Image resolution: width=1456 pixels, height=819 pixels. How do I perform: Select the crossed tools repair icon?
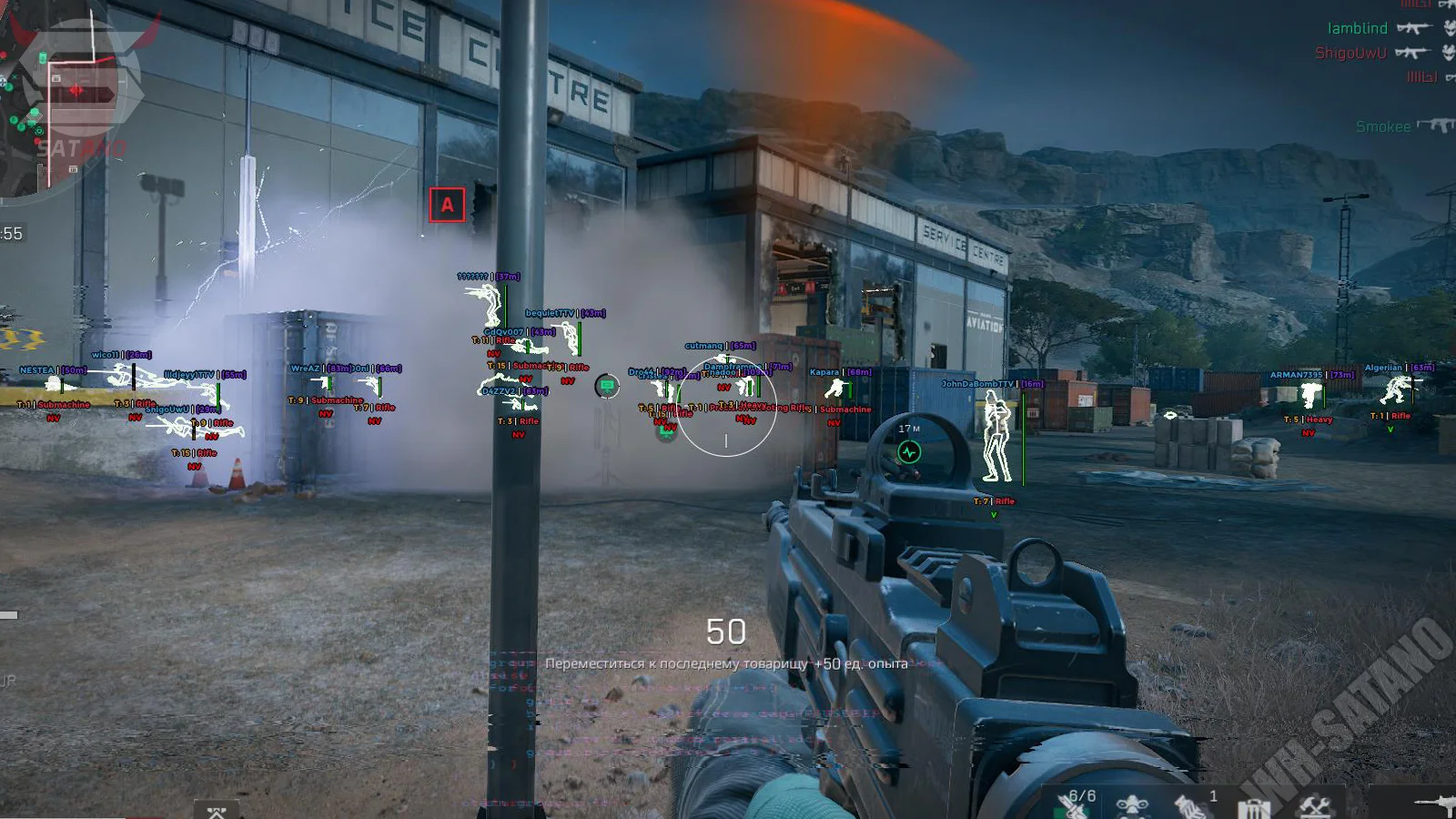1314,806
